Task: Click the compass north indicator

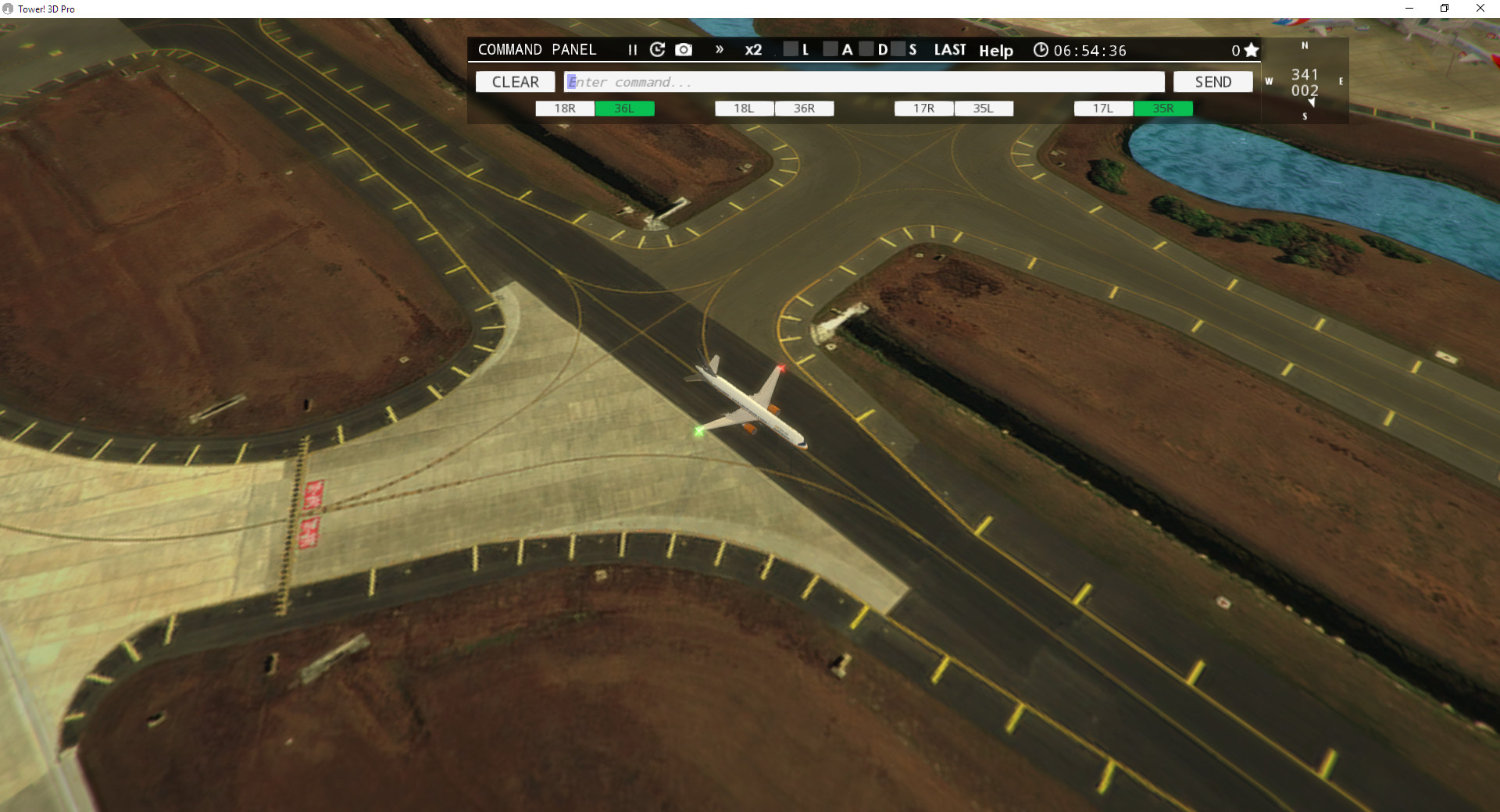Action: point(1304,46)
